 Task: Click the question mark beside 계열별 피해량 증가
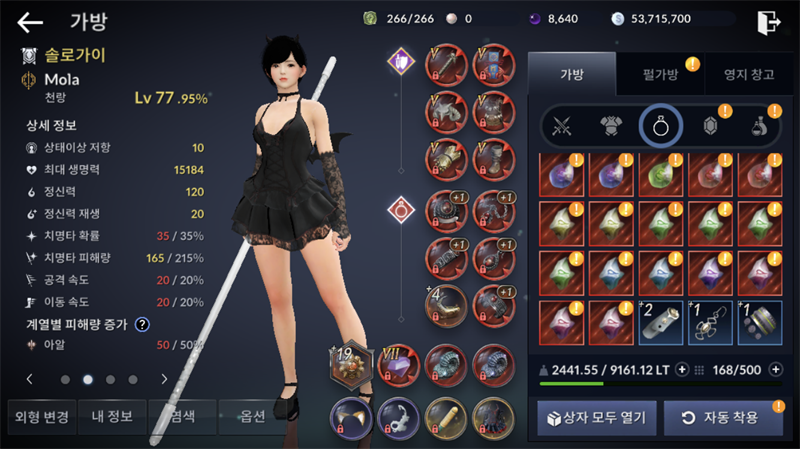pos(142,324)
